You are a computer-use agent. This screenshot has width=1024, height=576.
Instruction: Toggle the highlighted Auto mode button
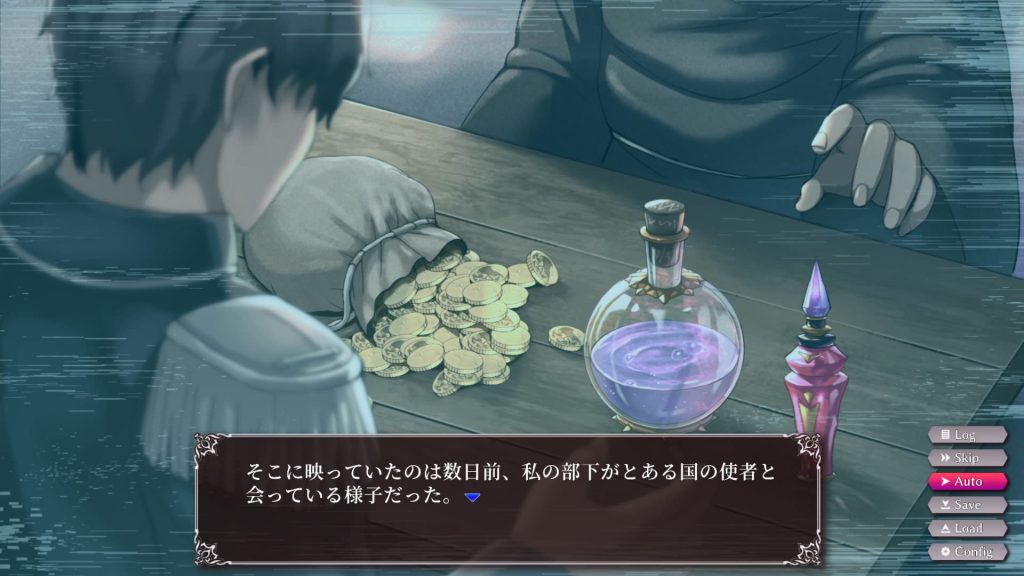pos(966,481)
